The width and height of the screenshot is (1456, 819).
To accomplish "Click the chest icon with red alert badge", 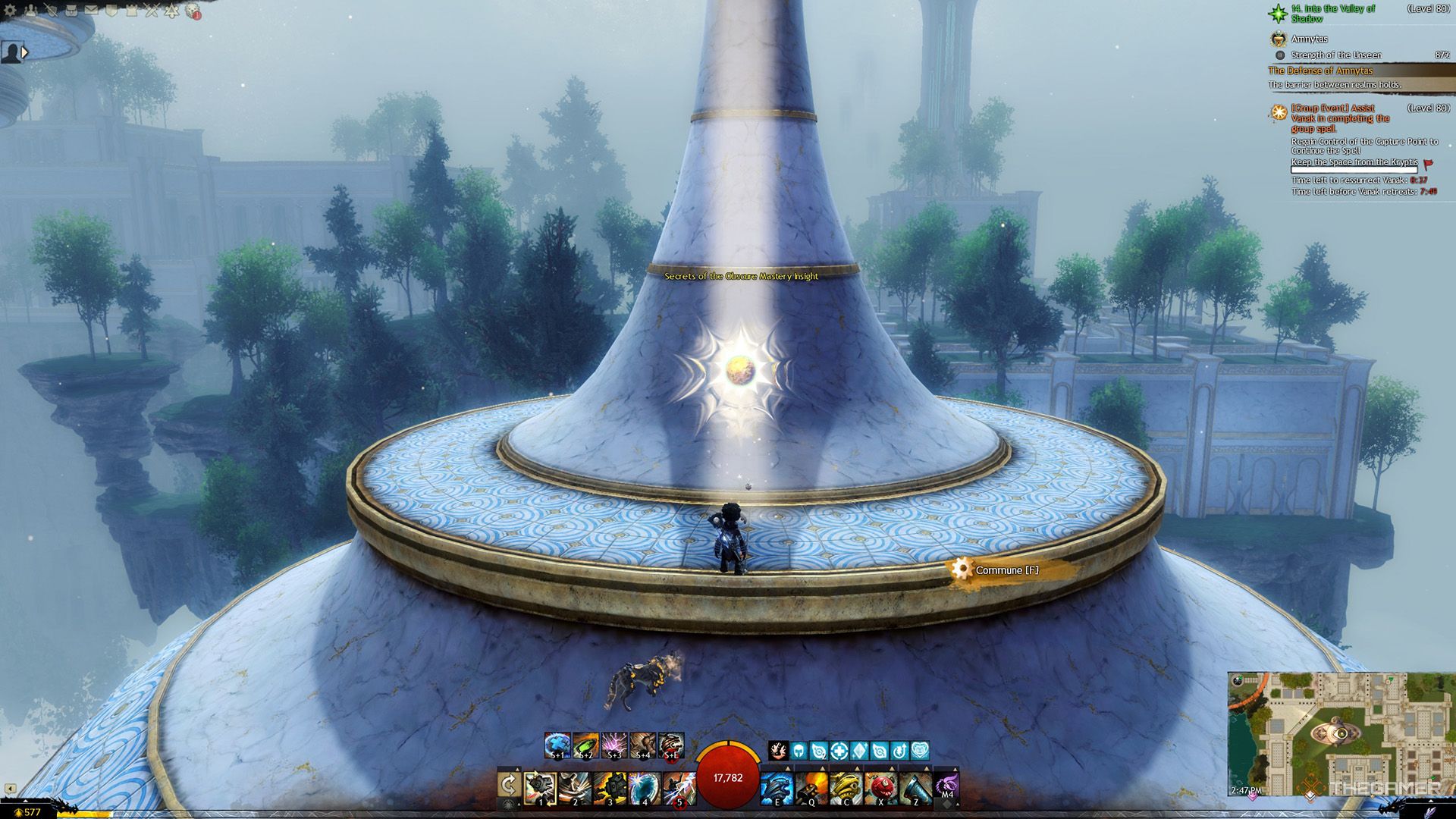I will (193, 11).
